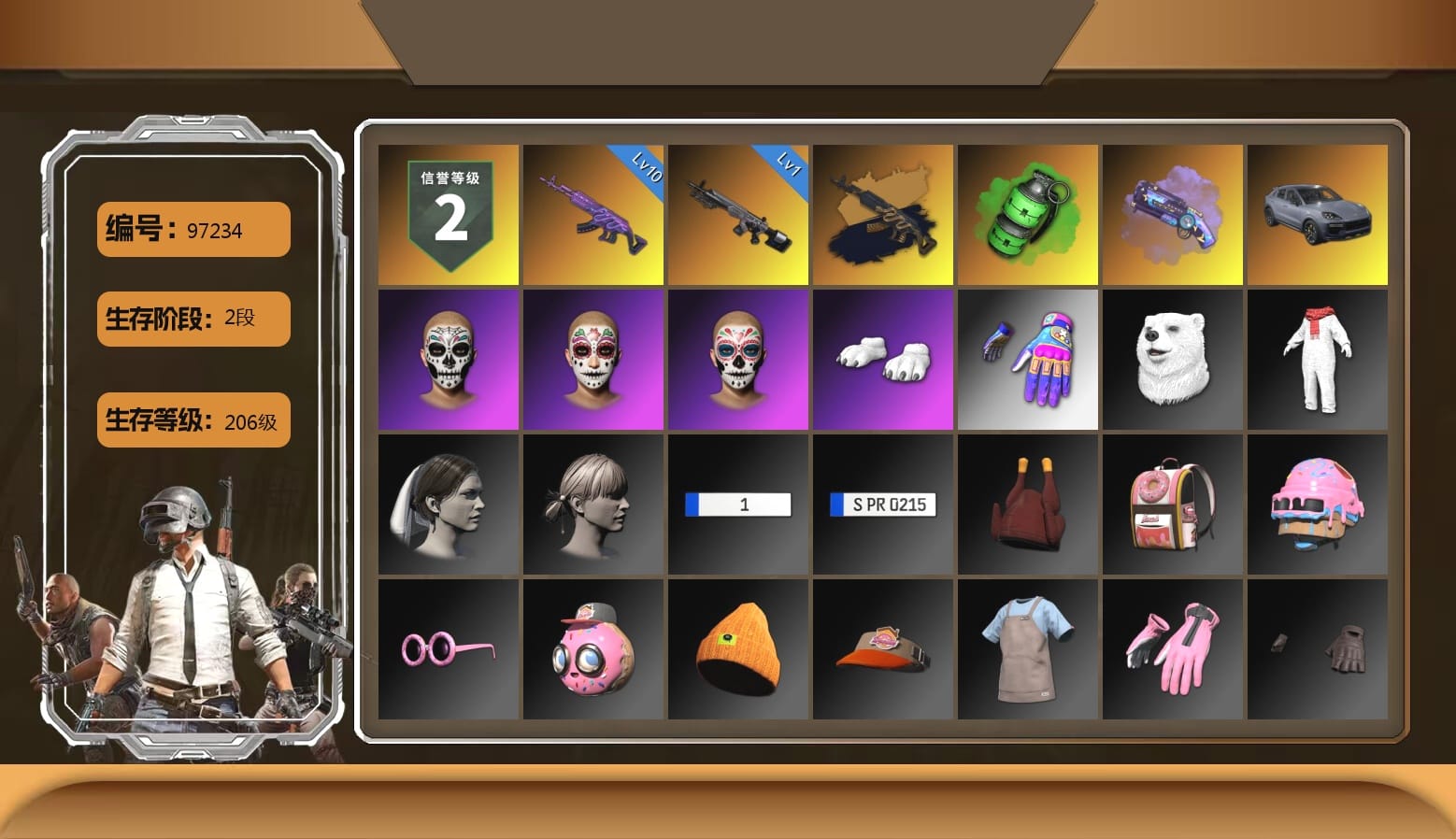This screenshot has height=839, width=1456.
Task: Click the colorful racing glove icon
Action: (1028, 359)
